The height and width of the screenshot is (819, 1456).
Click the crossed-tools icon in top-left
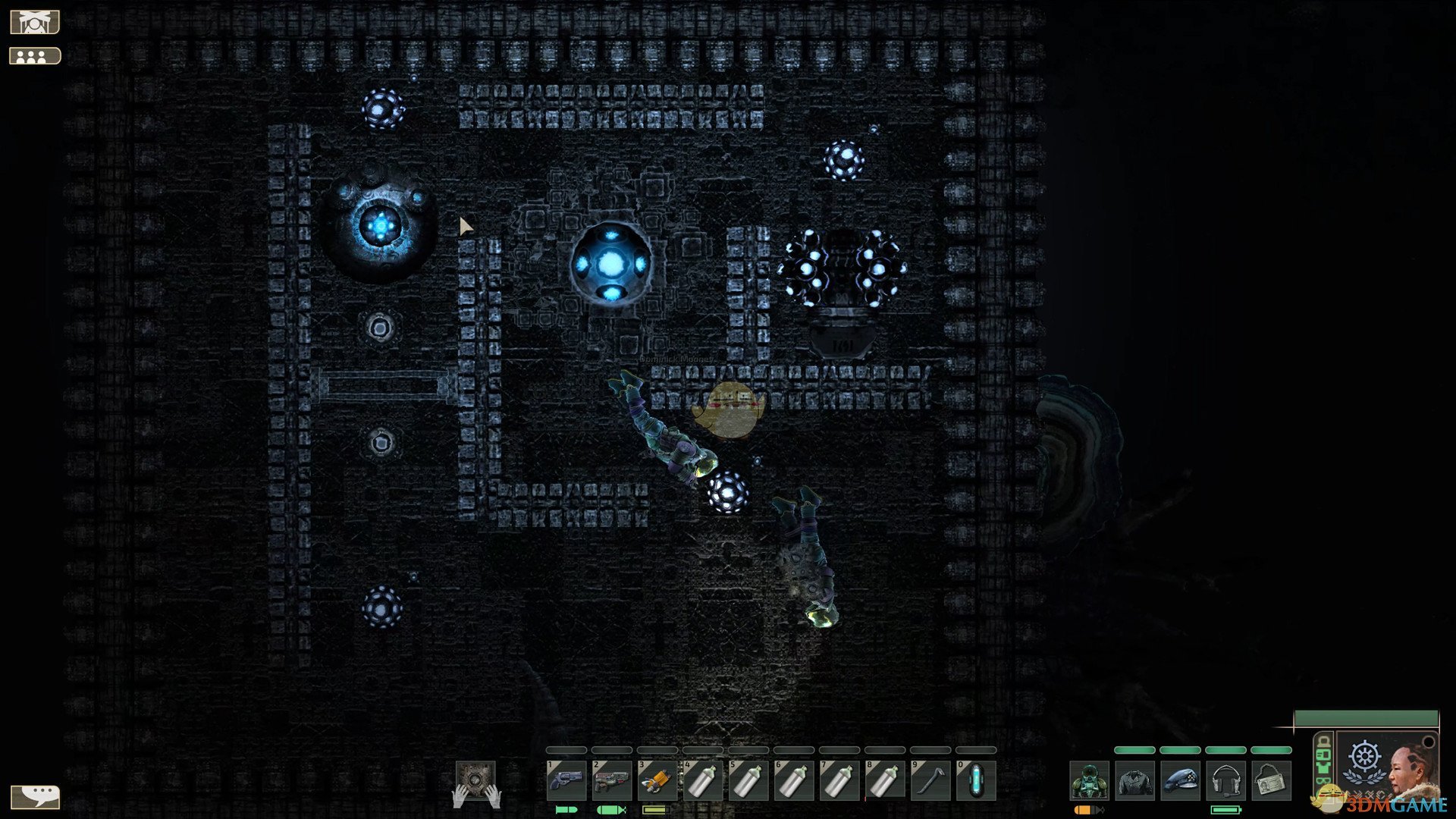[34, 23]
